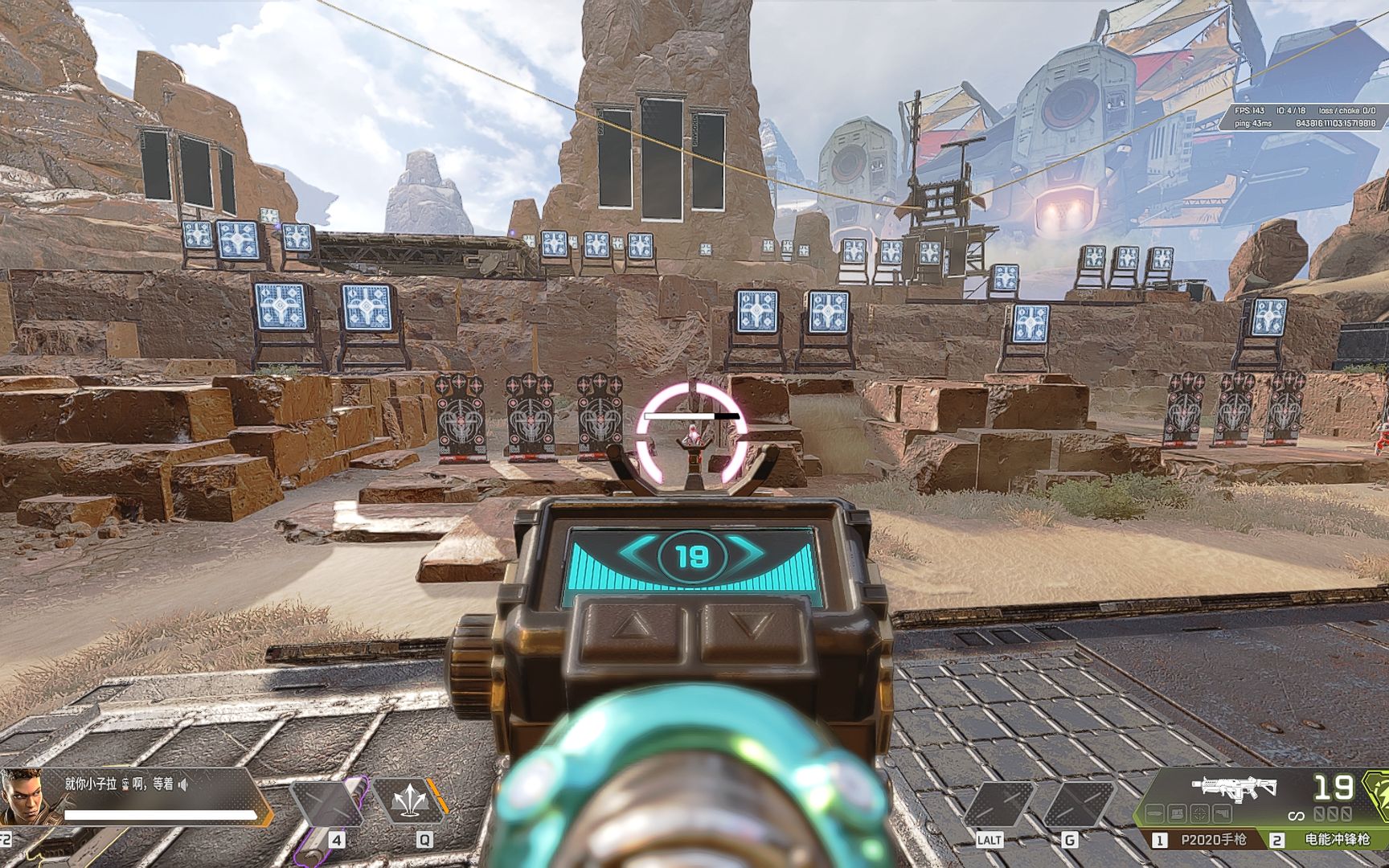Click the empty ordnance slot labeled G
The height and width of the screenshot is (868, 1389).
pyautogui.click(x=1079, y=802)
